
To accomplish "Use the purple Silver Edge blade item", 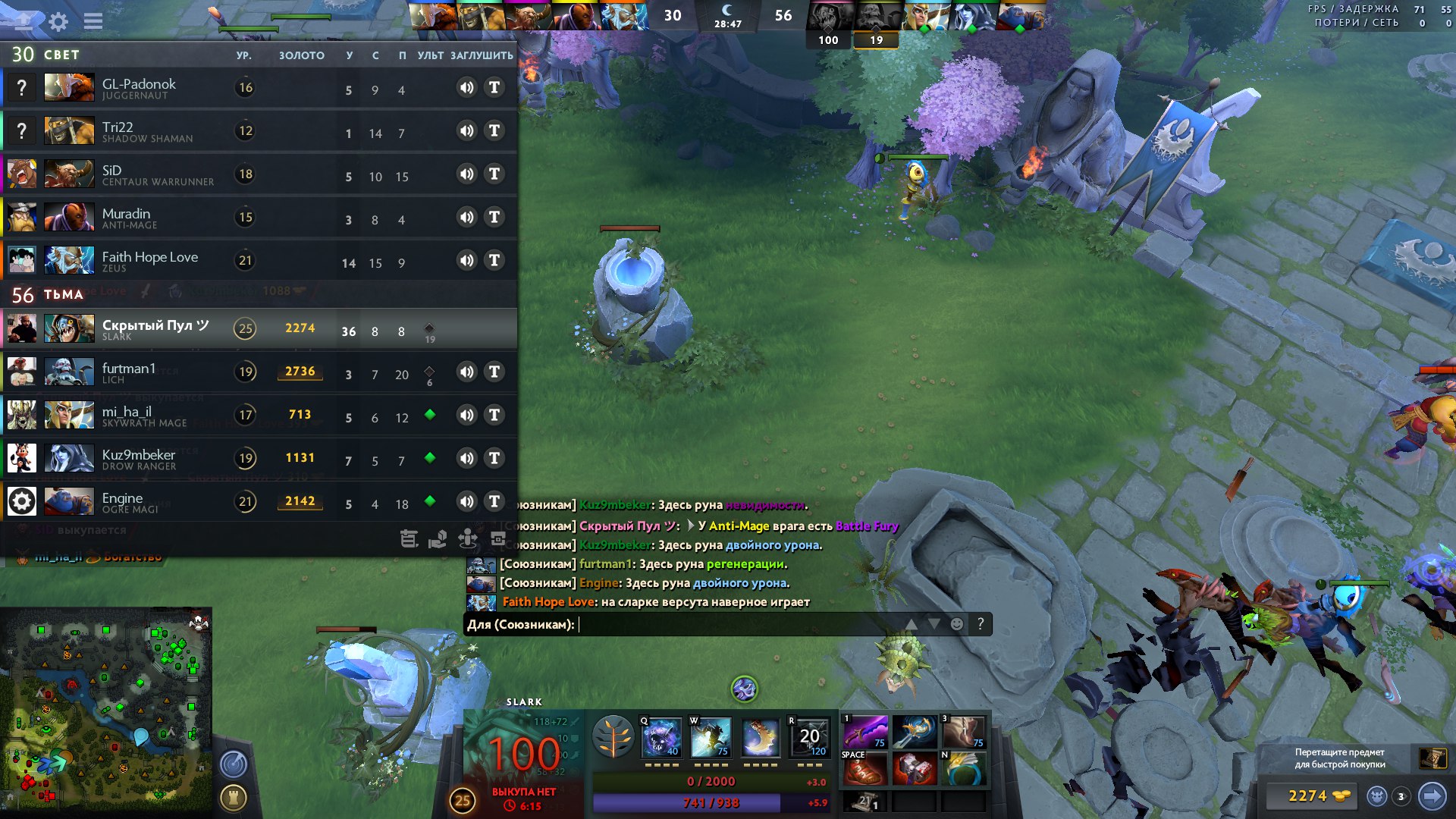I will [x=865, y=732].
